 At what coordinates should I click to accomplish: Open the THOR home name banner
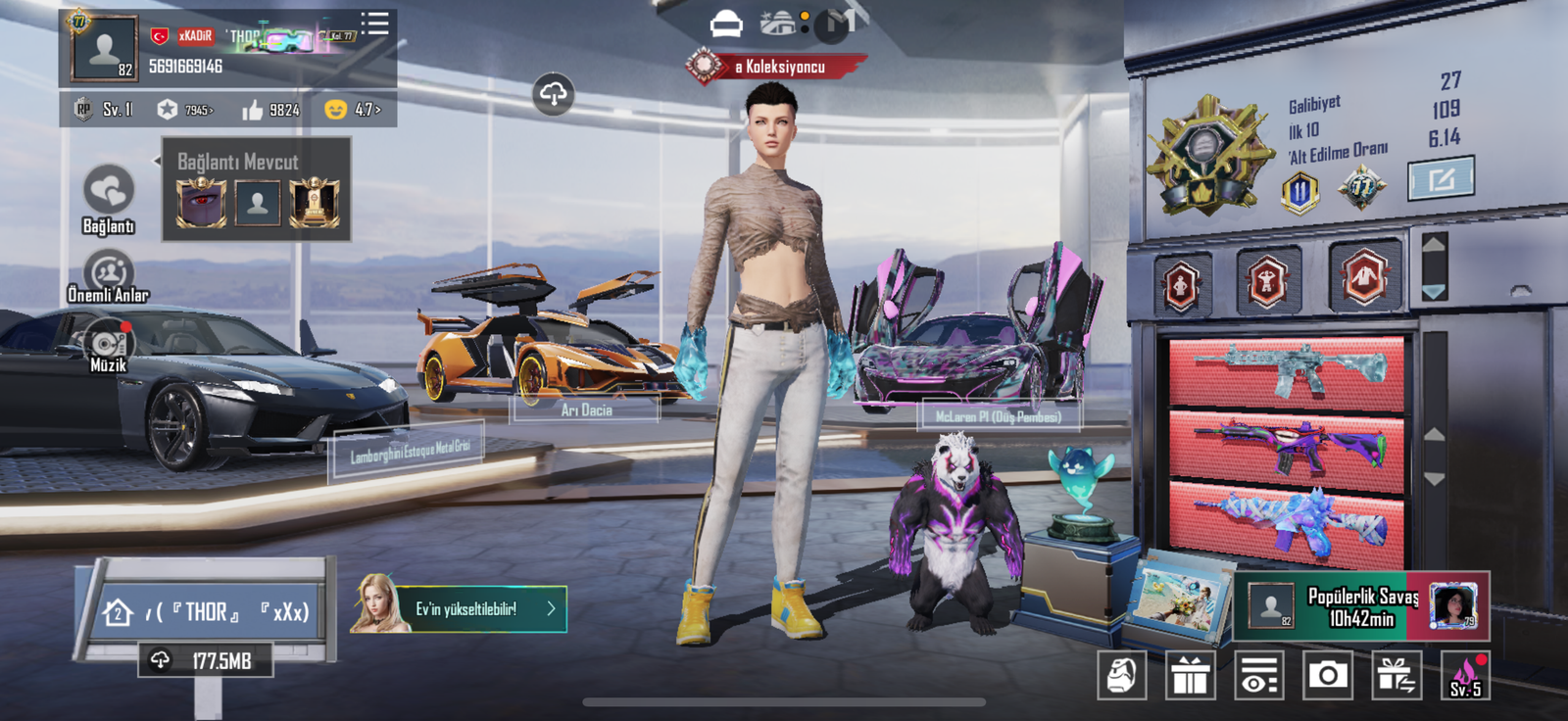click(x=208, y=612)
